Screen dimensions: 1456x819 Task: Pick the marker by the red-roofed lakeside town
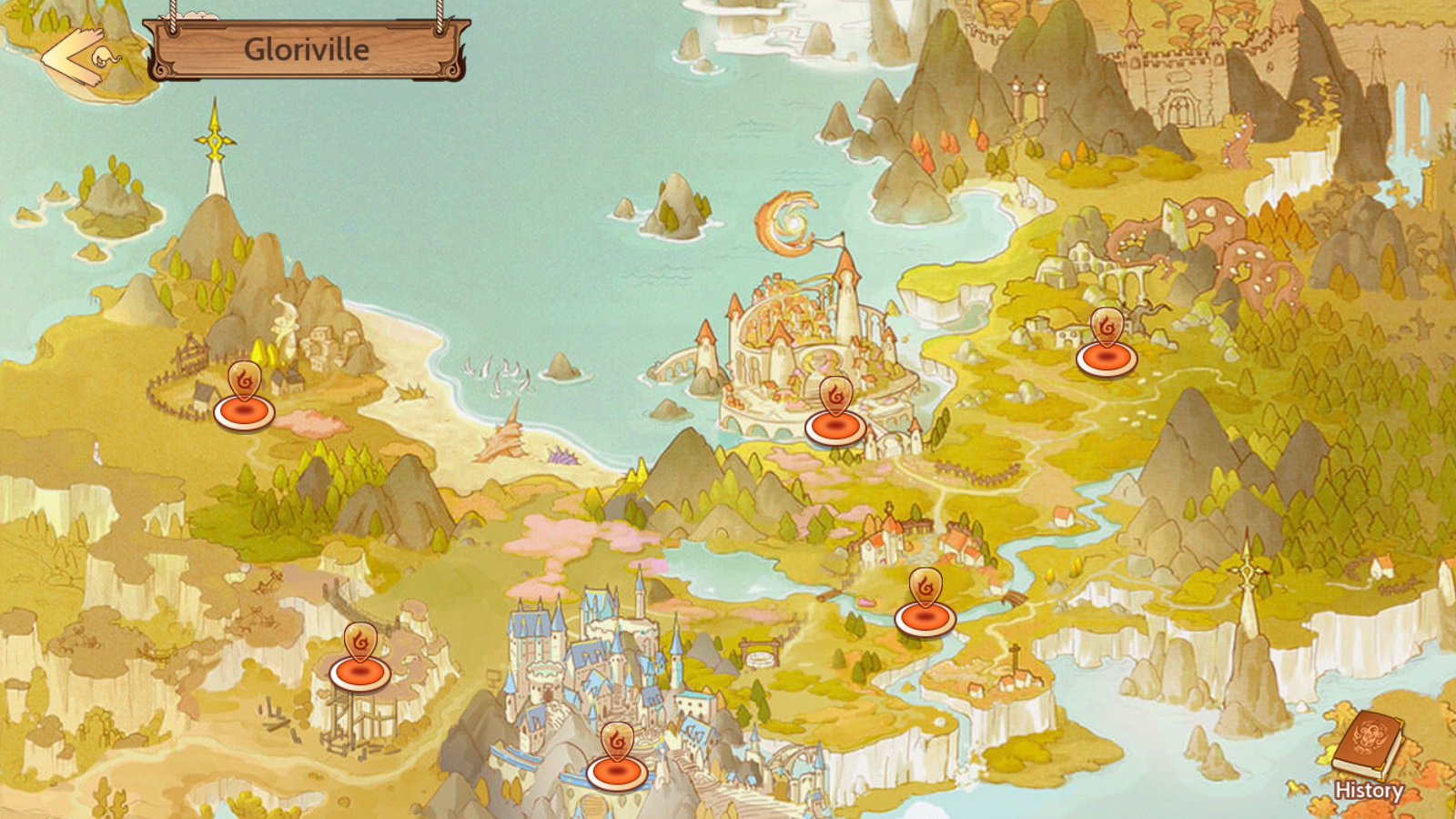click(x=925, y=606)
